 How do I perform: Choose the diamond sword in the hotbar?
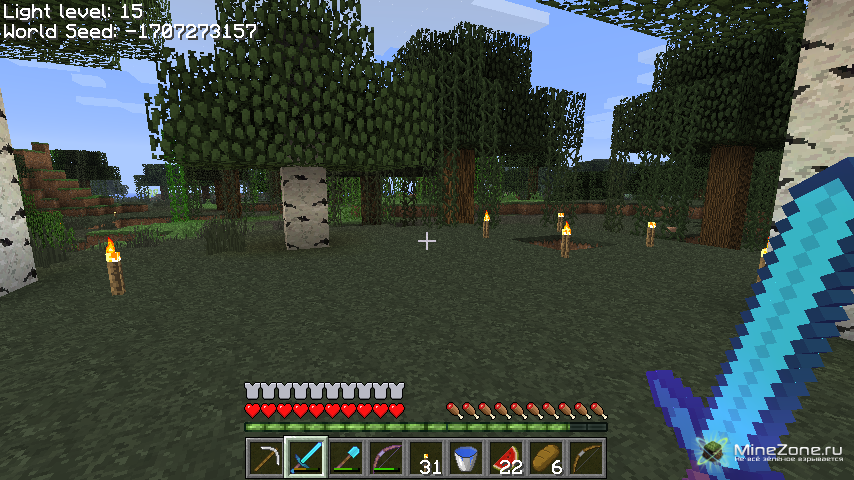305,458
